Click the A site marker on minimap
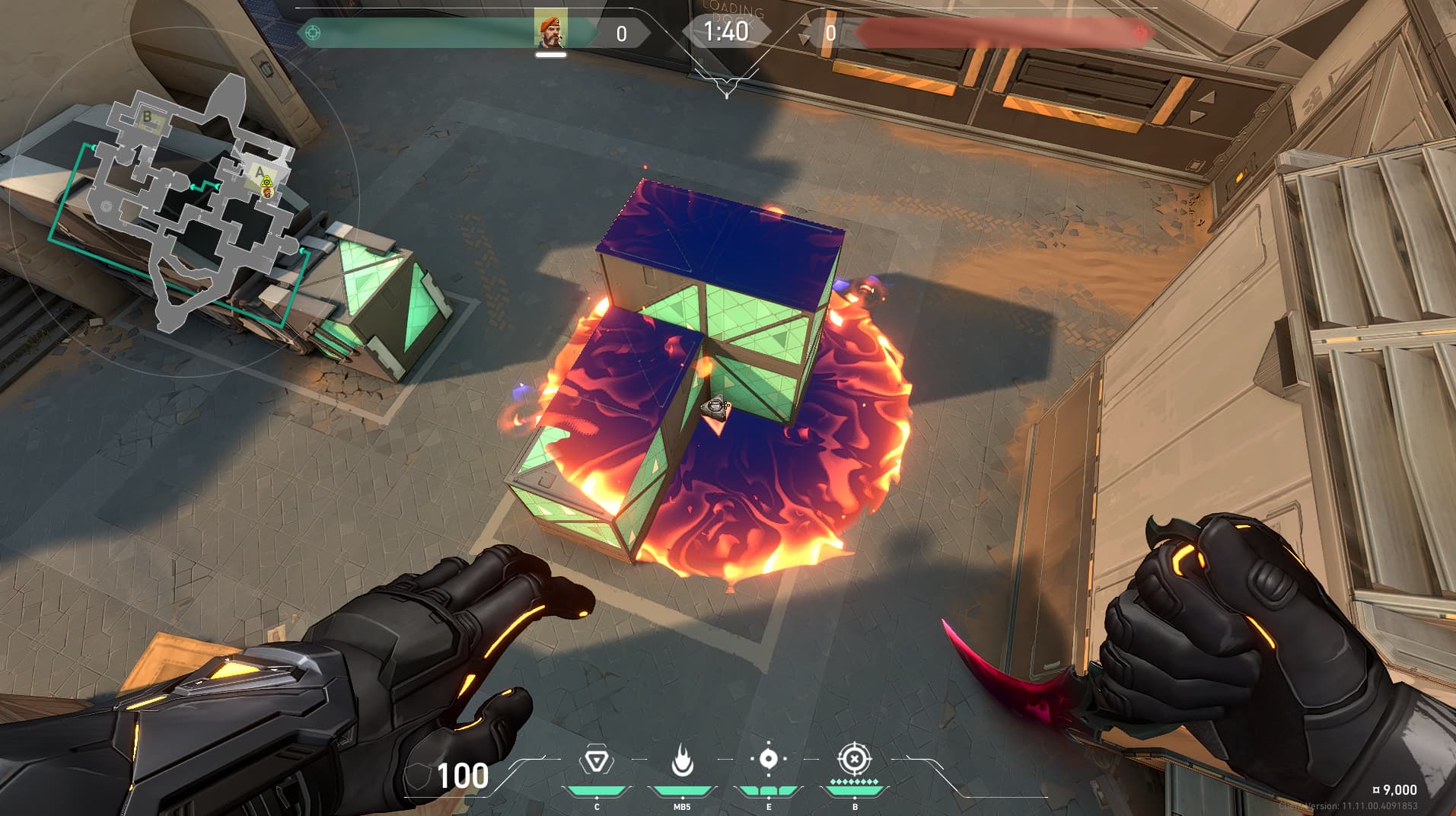 [260, 172]
